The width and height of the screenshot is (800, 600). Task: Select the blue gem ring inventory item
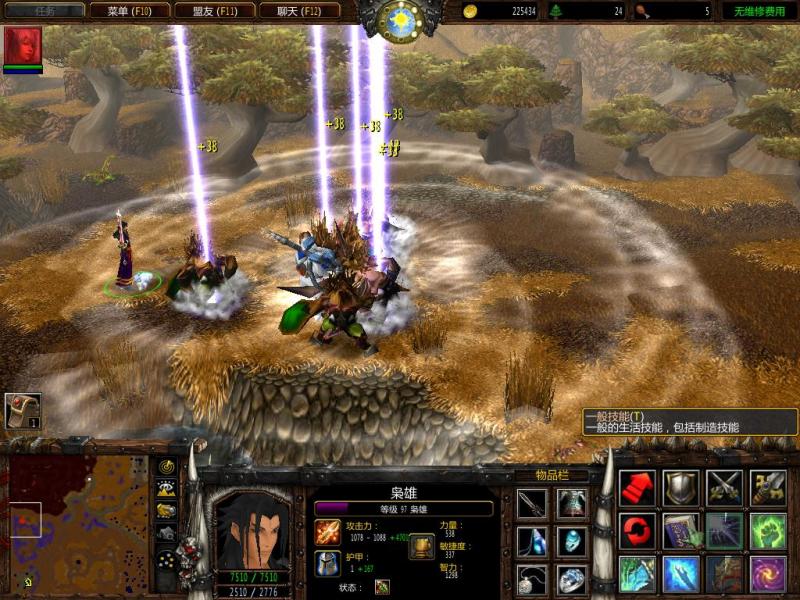point(572,579)
